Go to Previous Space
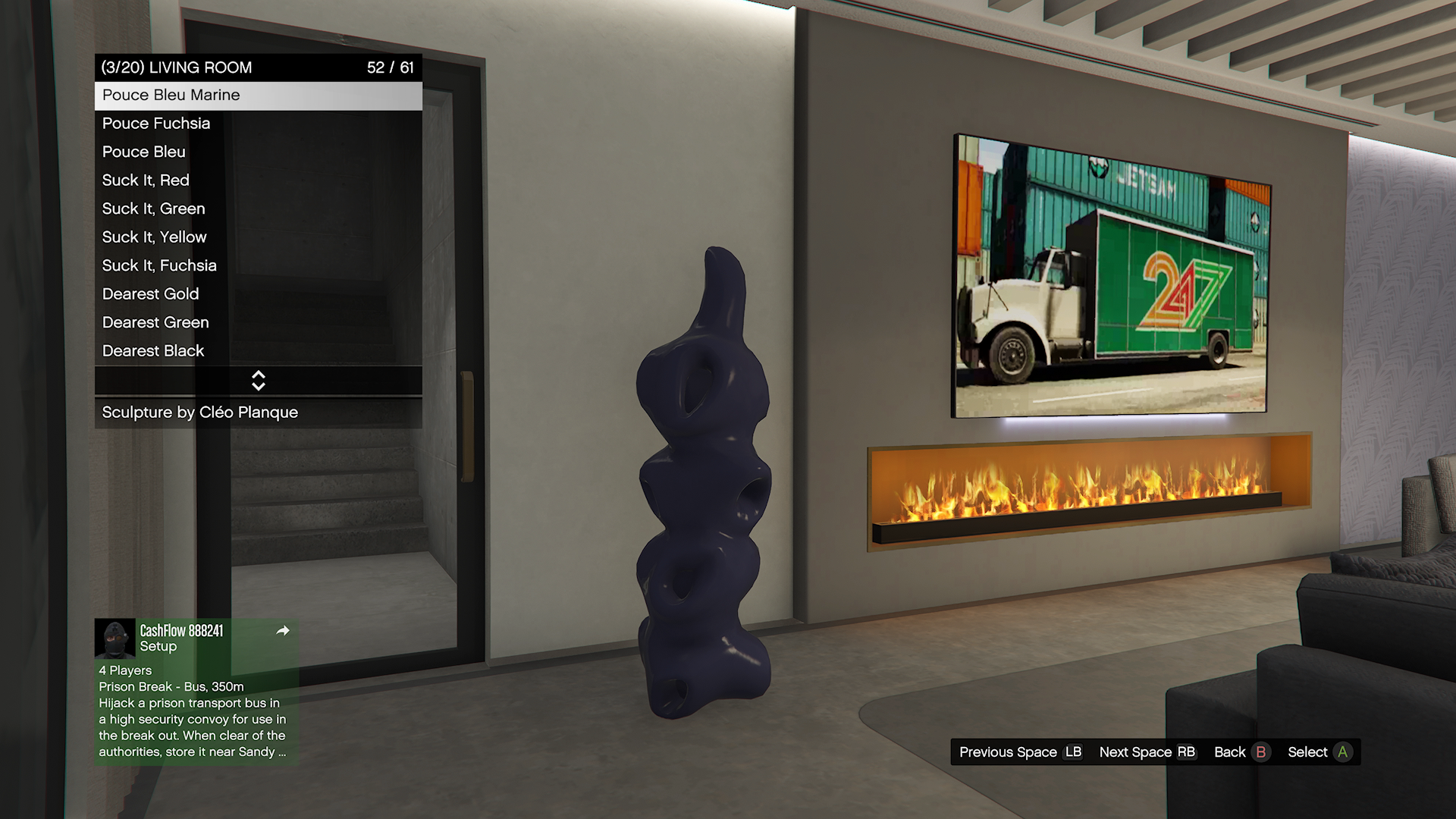Image resolution: width=1456 pixels, height=819 pixels. point(1020,752)
